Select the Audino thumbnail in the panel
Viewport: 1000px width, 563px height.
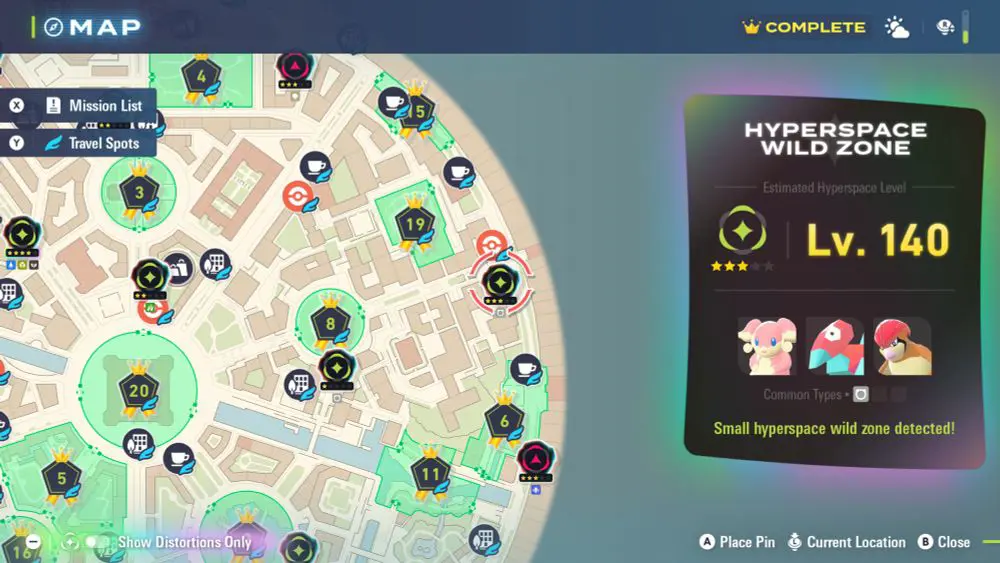pyautogui.click(x=766, y=346)
